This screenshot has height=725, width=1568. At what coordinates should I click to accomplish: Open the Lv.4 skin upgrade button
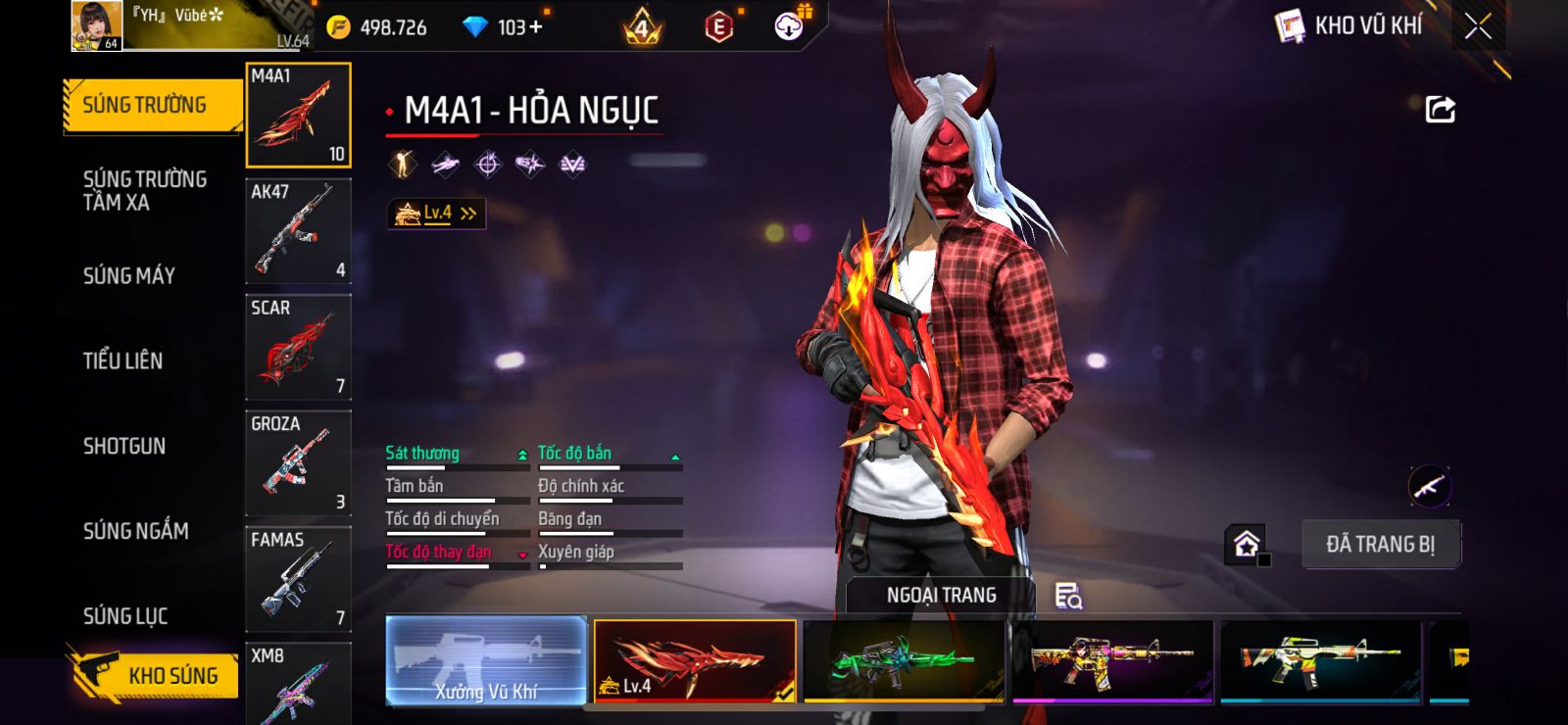pyautogui.click(x=436, y=213)
